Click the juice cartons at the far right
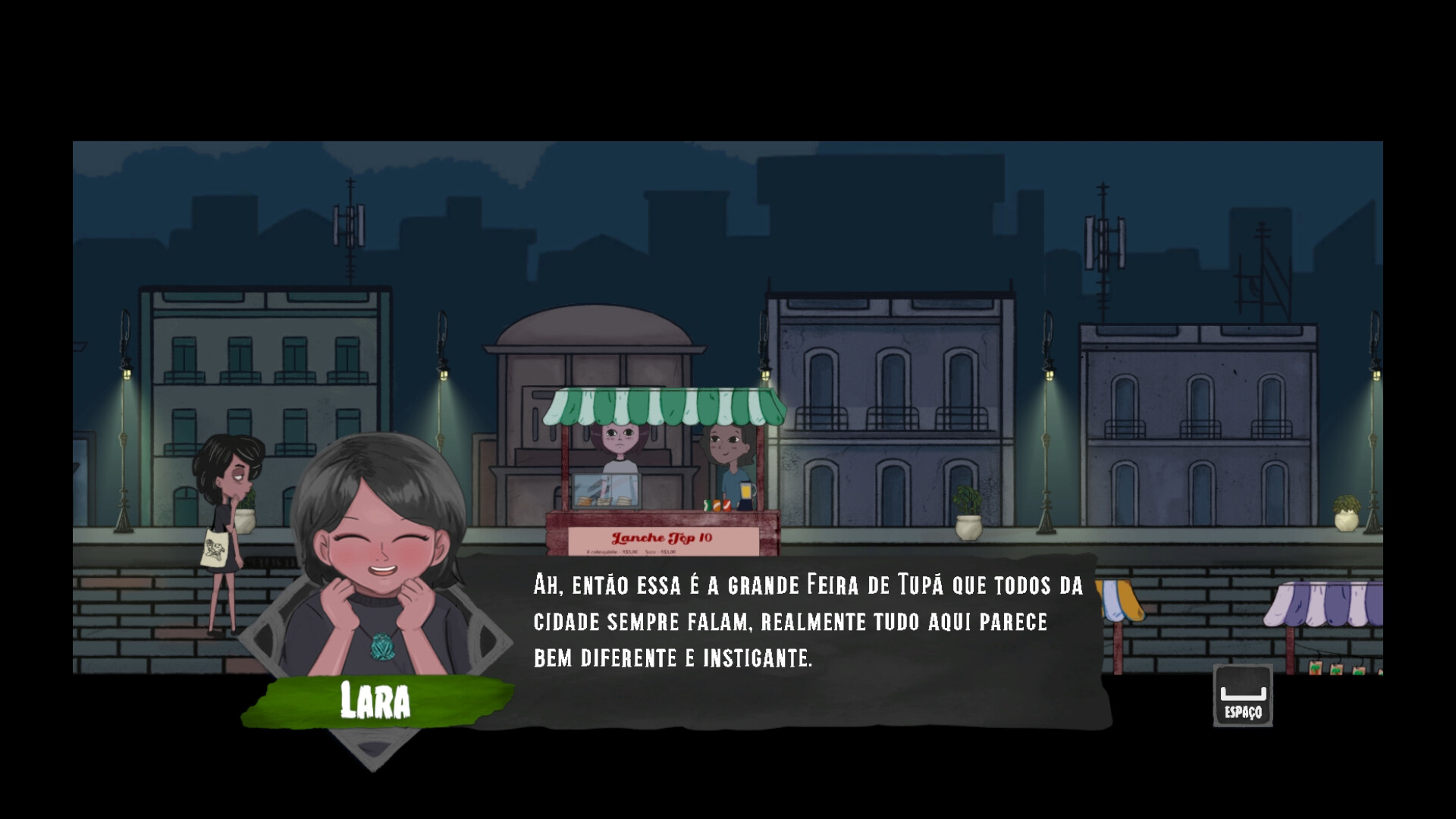The width and height of the screenshot is (1456, 819). point(1316,667)
